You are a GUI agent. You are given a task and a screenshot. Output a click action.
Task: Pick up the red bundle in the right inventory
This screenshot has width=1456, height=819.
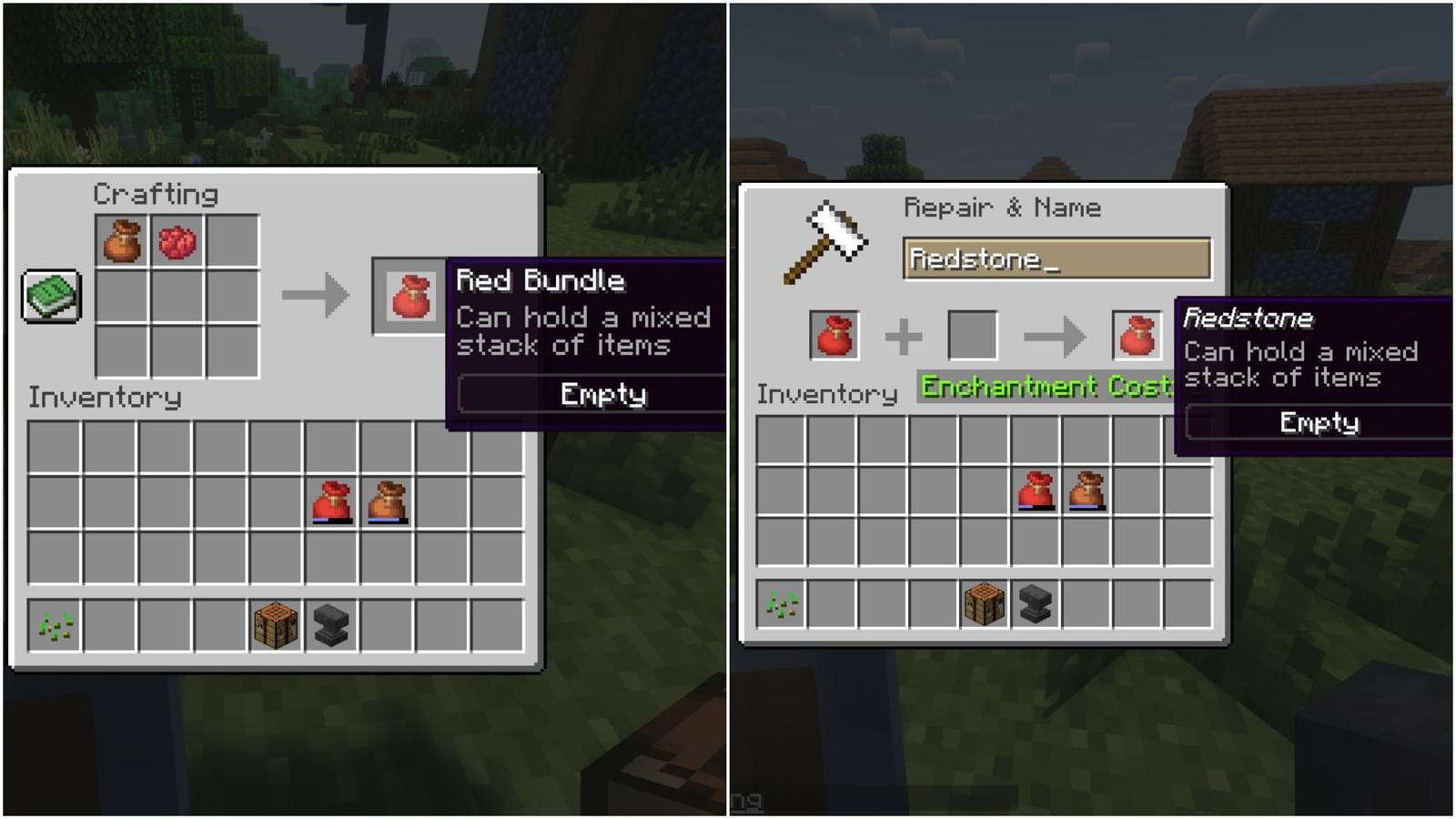(x=1036, y=491)
